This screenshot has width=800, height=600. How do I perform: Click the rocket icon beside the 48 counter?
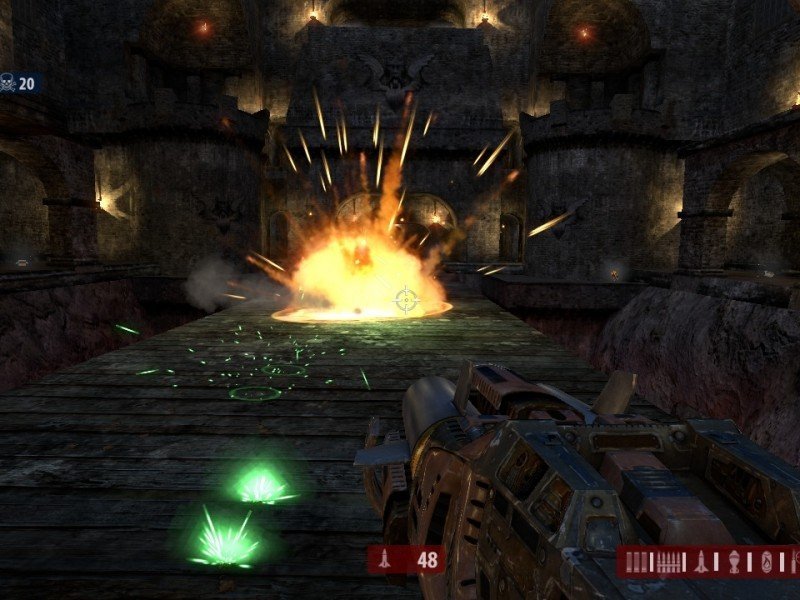[387, 559]
